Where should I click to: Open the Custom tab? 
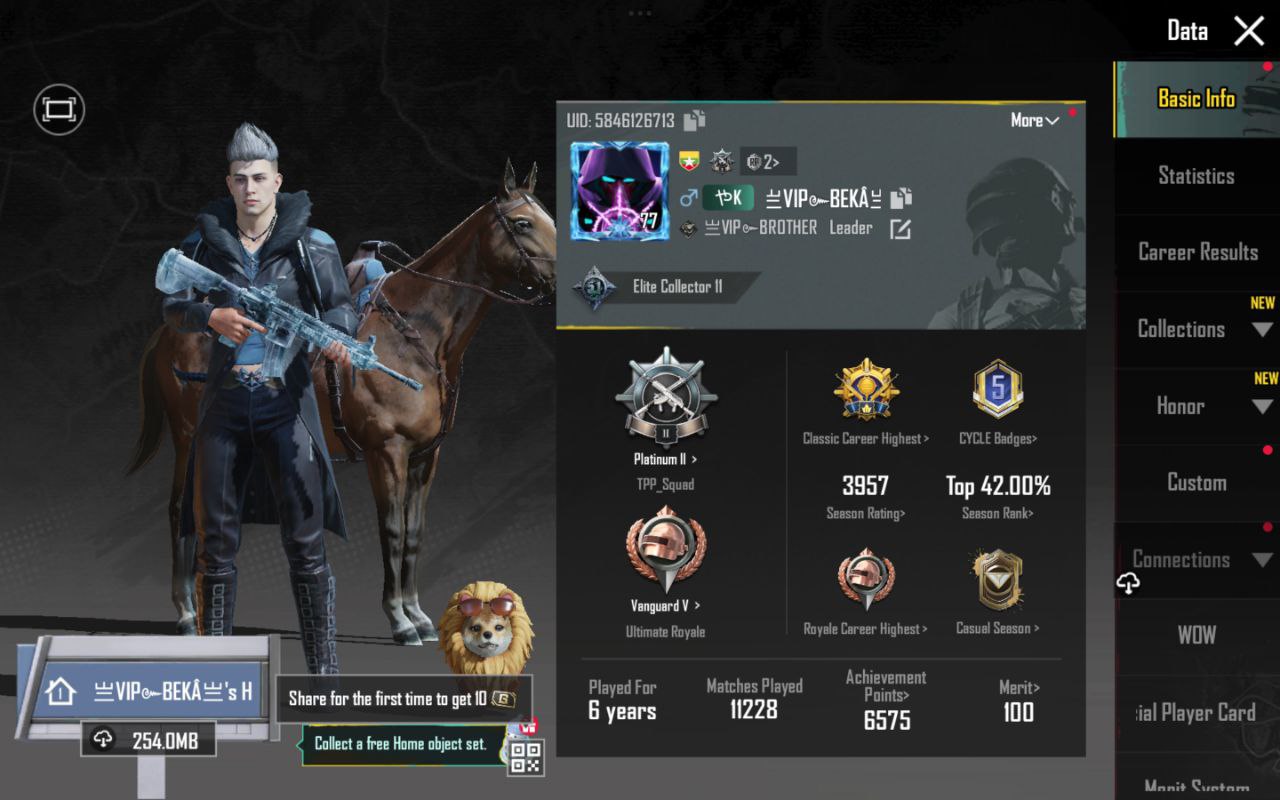coord(1196,482)
